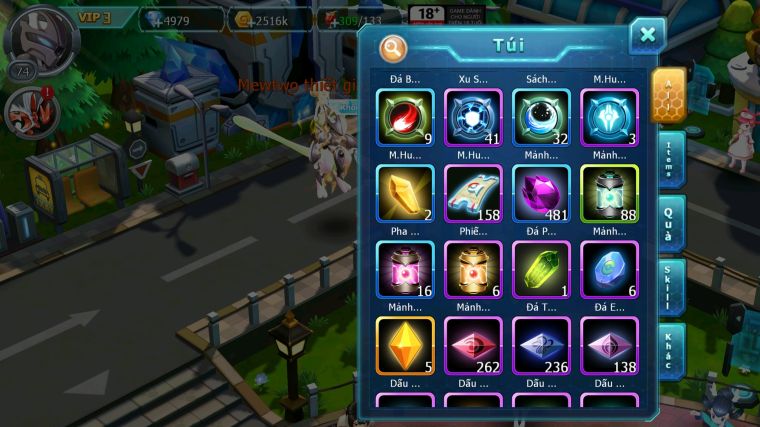The height and width of the screenshot is (427, 760).
Task: Select the red orb item with count 9
Action: point(405,118)
